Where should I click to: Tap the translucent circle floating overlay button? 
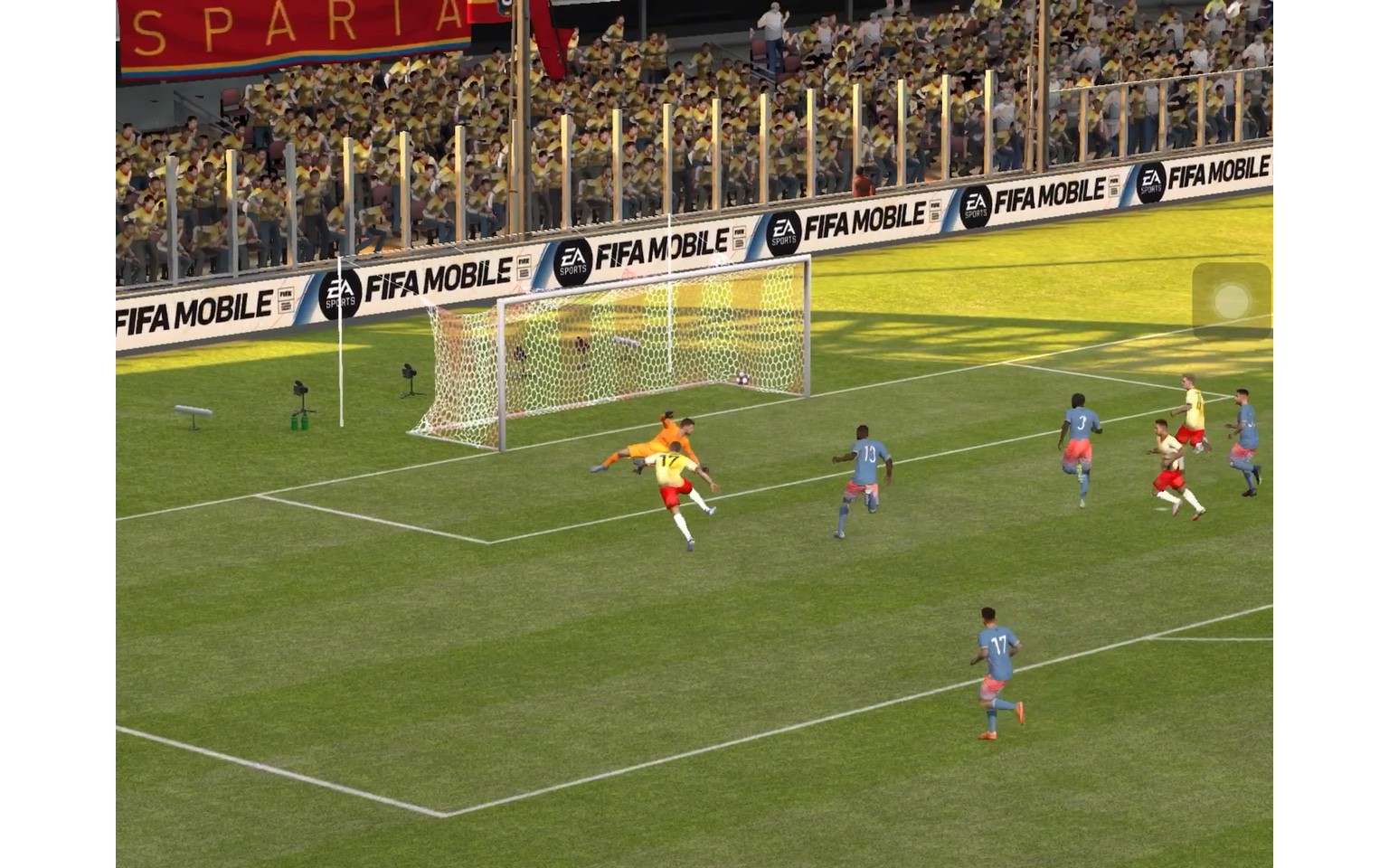coord(1231,301)
